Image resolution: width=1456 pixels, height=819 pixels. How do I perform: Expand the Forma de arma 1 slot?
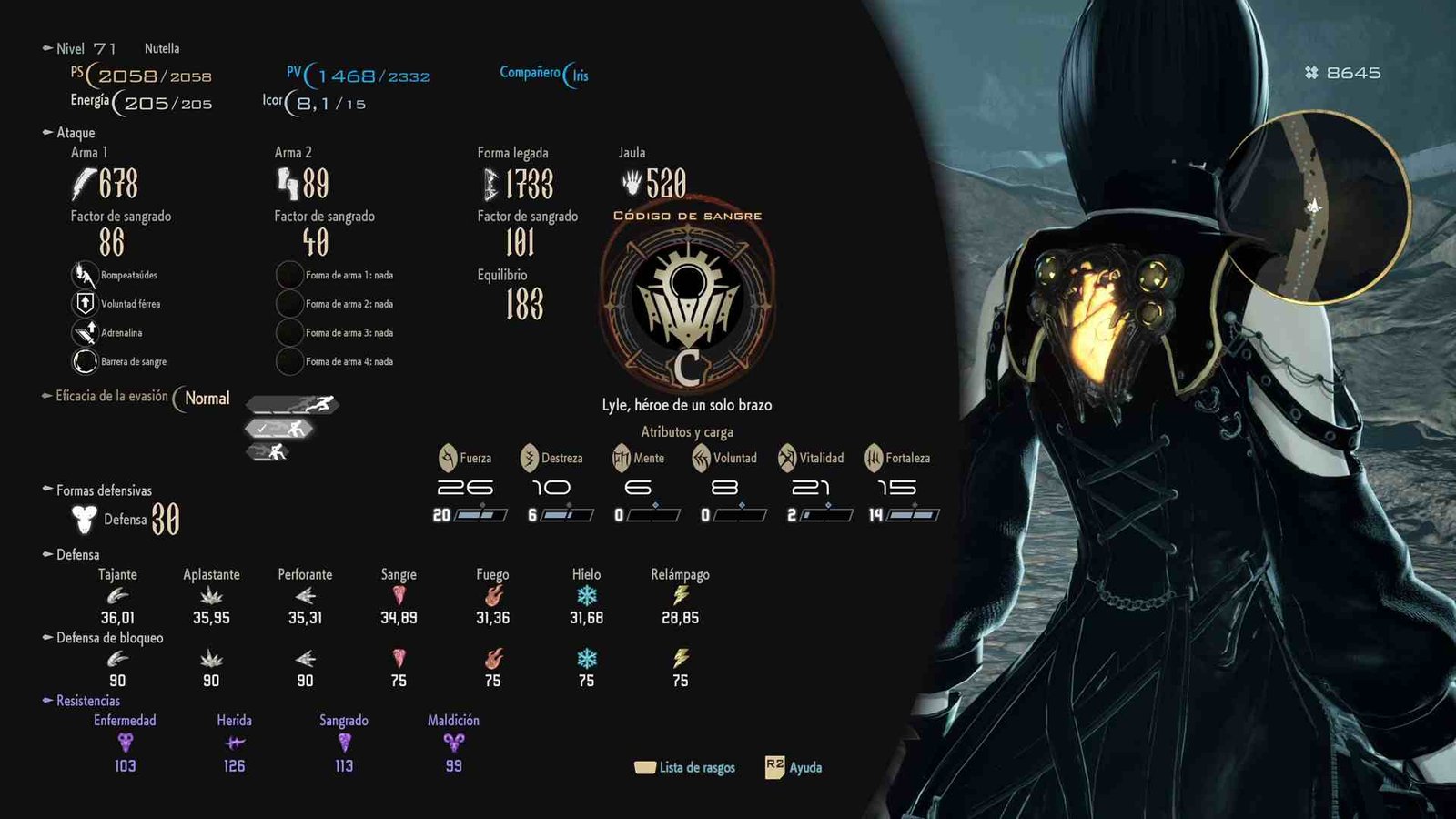pos(290,276)
